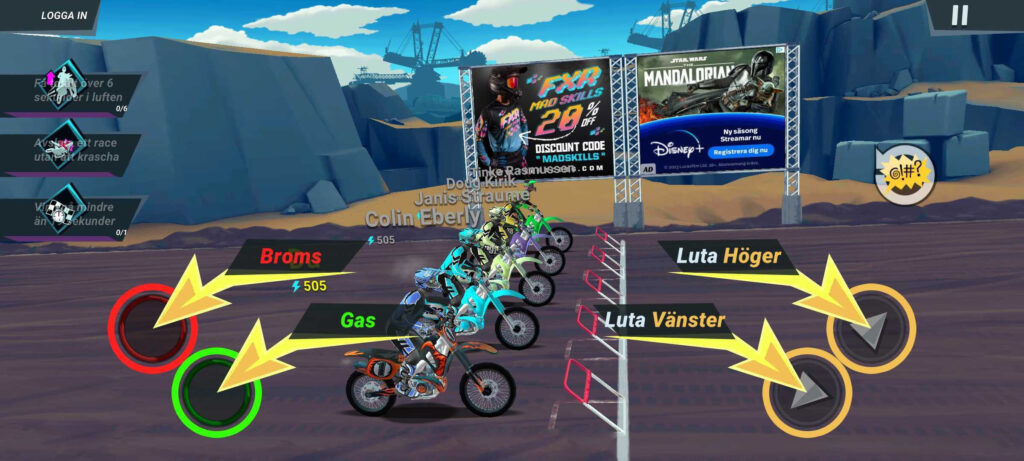The width and height of the screenshot is (1024, 461).
Task: Open the emote speech bubble icon
Action: [x=904, y=178]
